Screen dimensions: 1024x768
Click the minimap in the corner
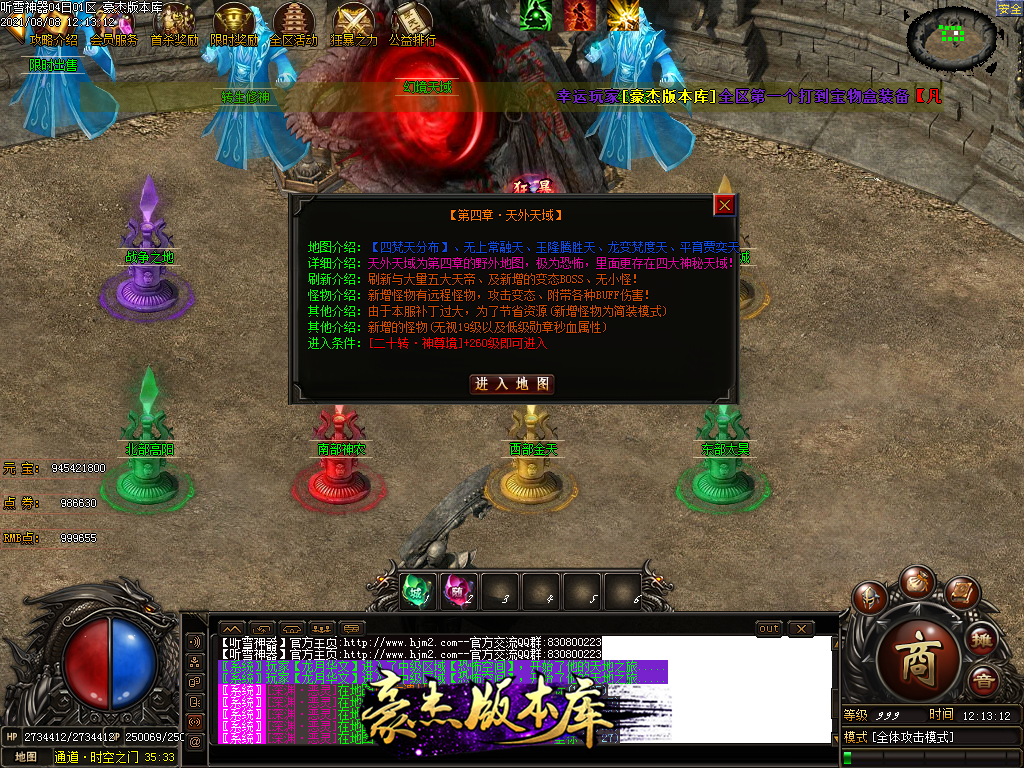(x=952, y=38)
